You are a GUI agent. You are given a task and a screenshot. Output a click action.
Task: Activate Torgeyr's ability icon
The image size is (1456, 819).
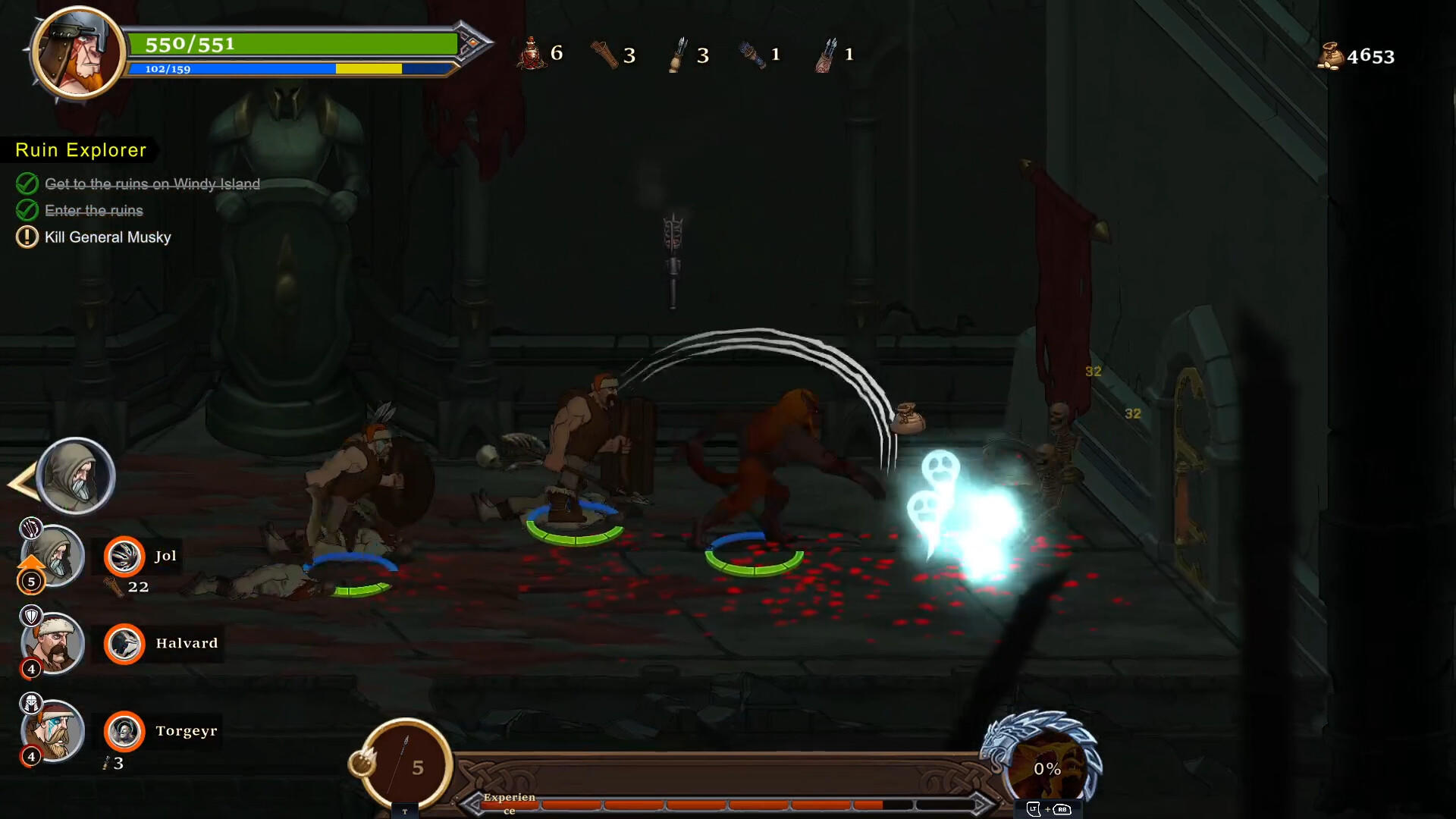[124, 731]
